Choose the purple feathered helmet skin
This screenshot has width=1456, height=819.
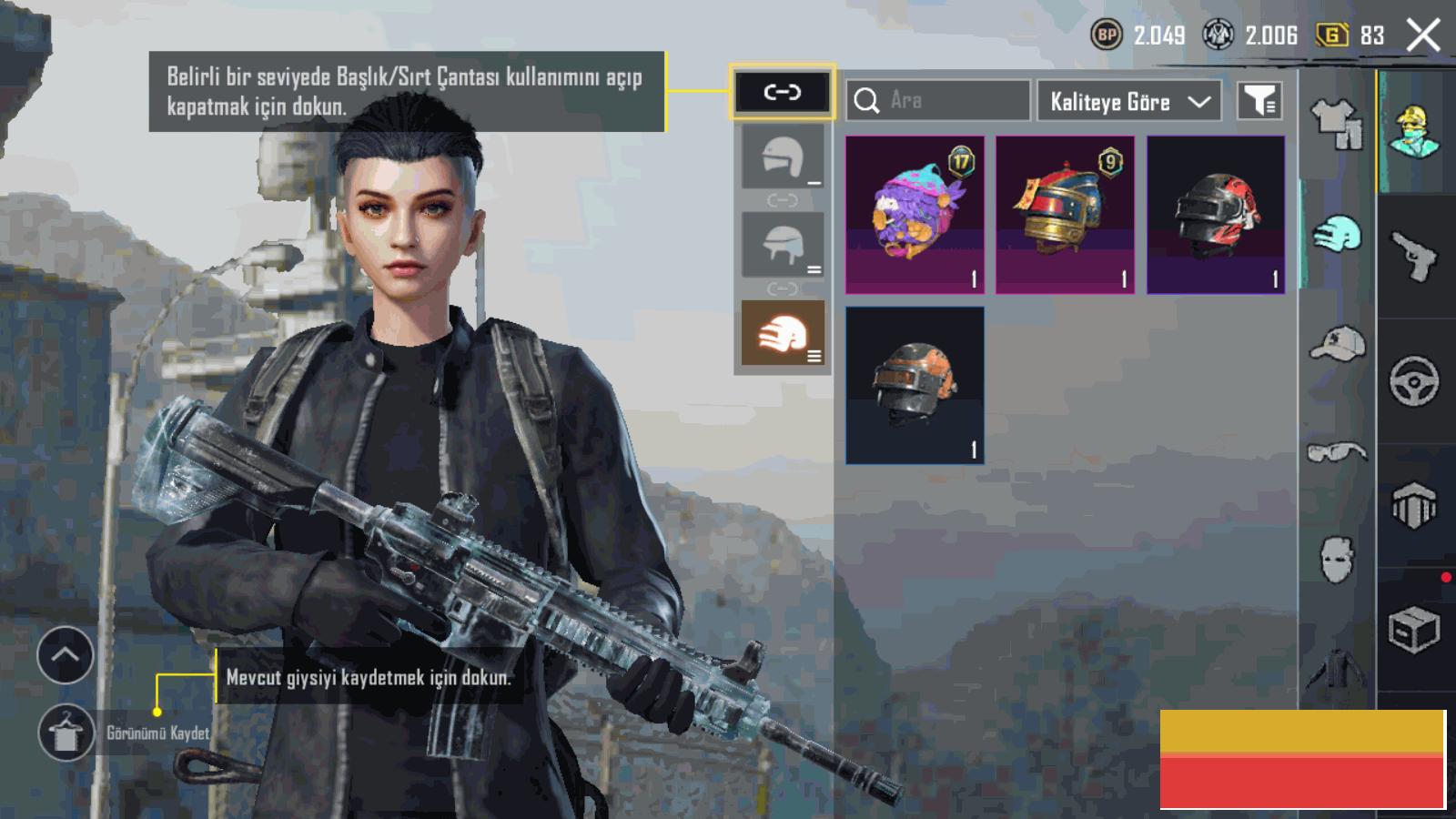[x=915, y=215]
